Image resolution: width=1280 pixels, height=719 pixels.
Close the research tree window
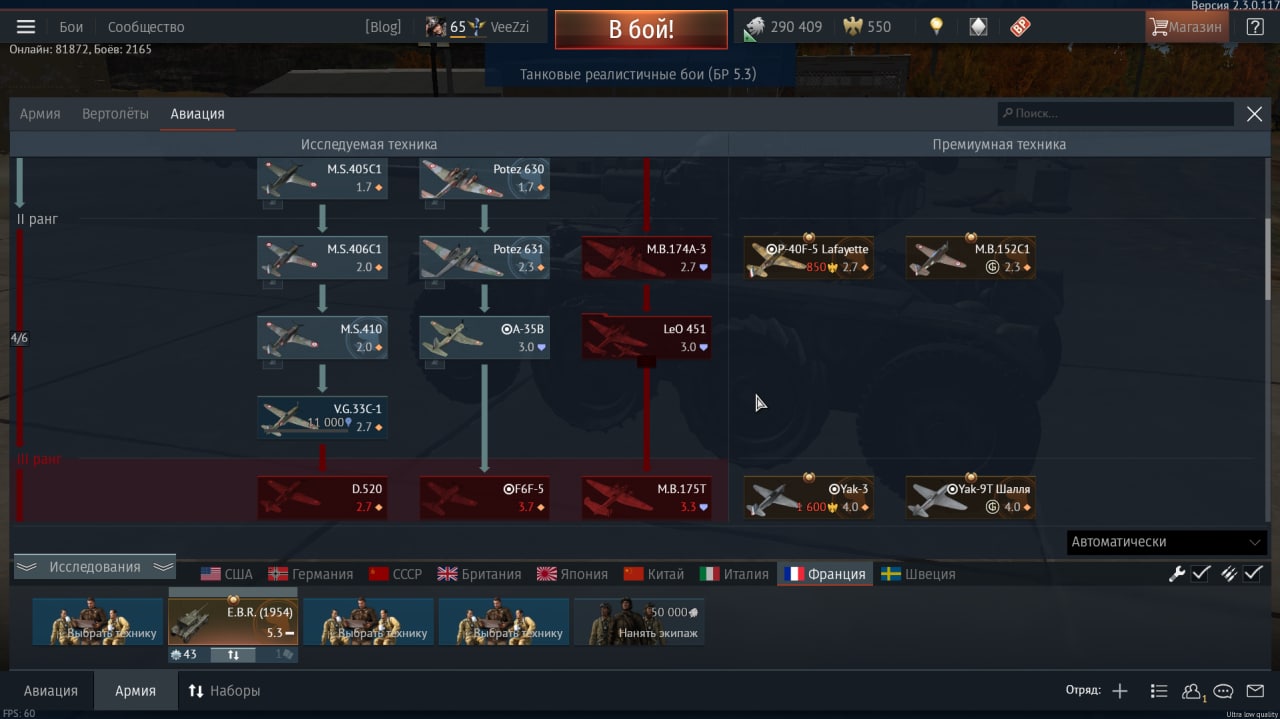point(1254,114)
